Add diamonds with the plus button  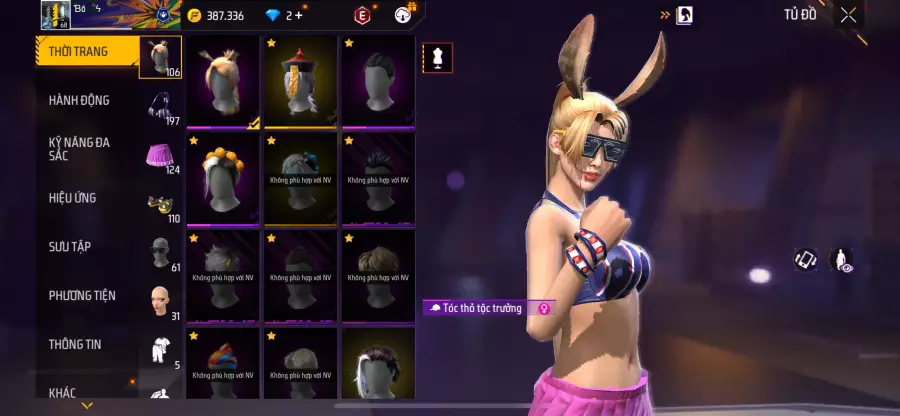click(299, 15)
